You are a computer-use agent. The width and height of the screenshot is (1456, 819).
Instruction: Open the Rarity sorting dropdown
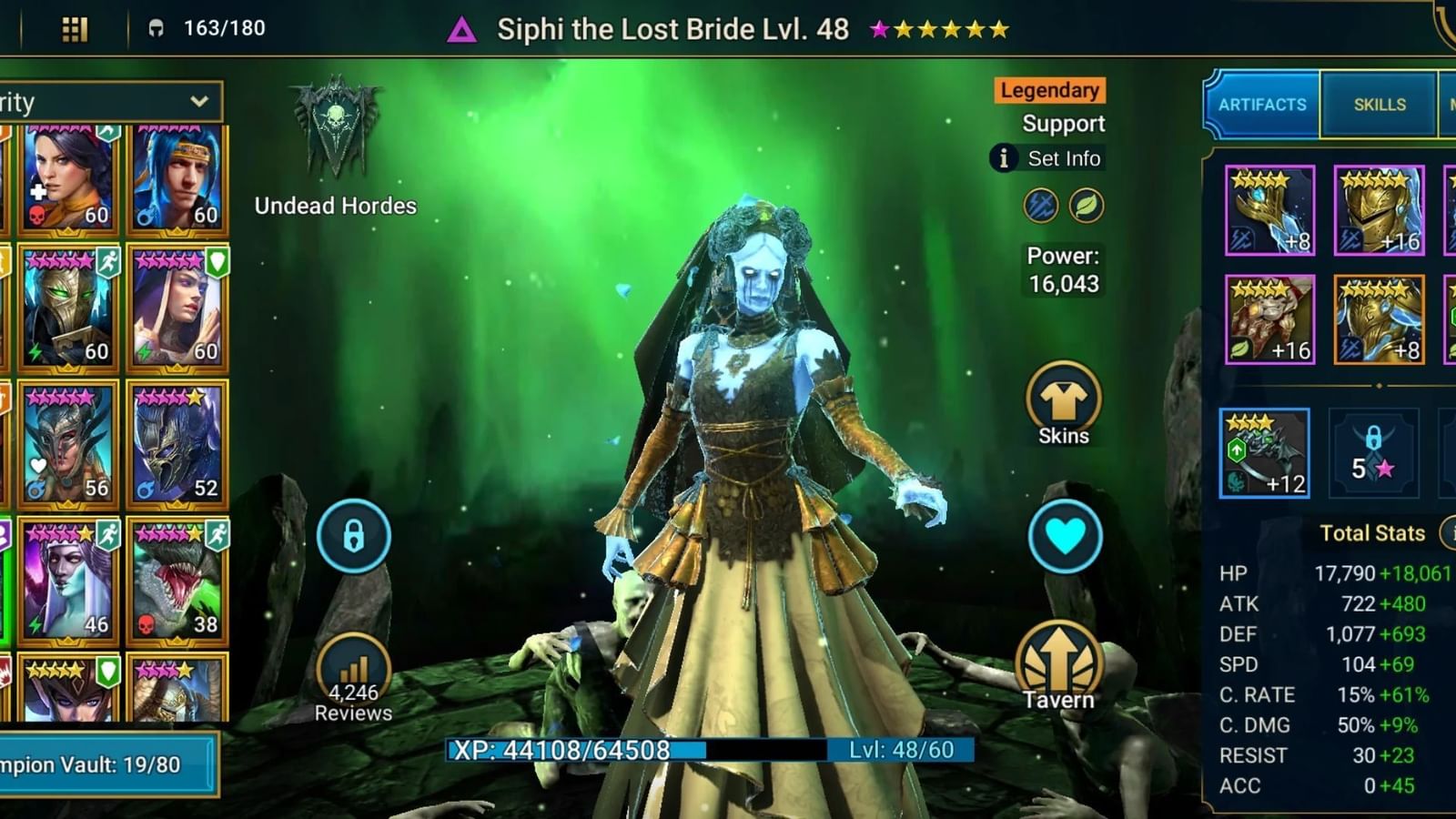(109, 102)
